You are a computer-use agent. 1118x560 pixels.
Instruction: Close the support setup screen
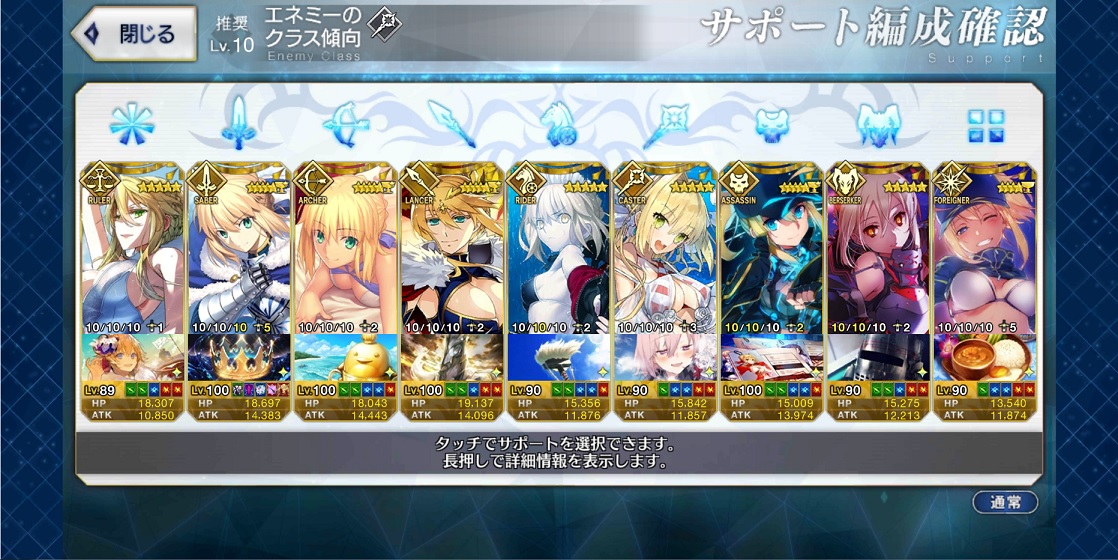tap(135, 33)
